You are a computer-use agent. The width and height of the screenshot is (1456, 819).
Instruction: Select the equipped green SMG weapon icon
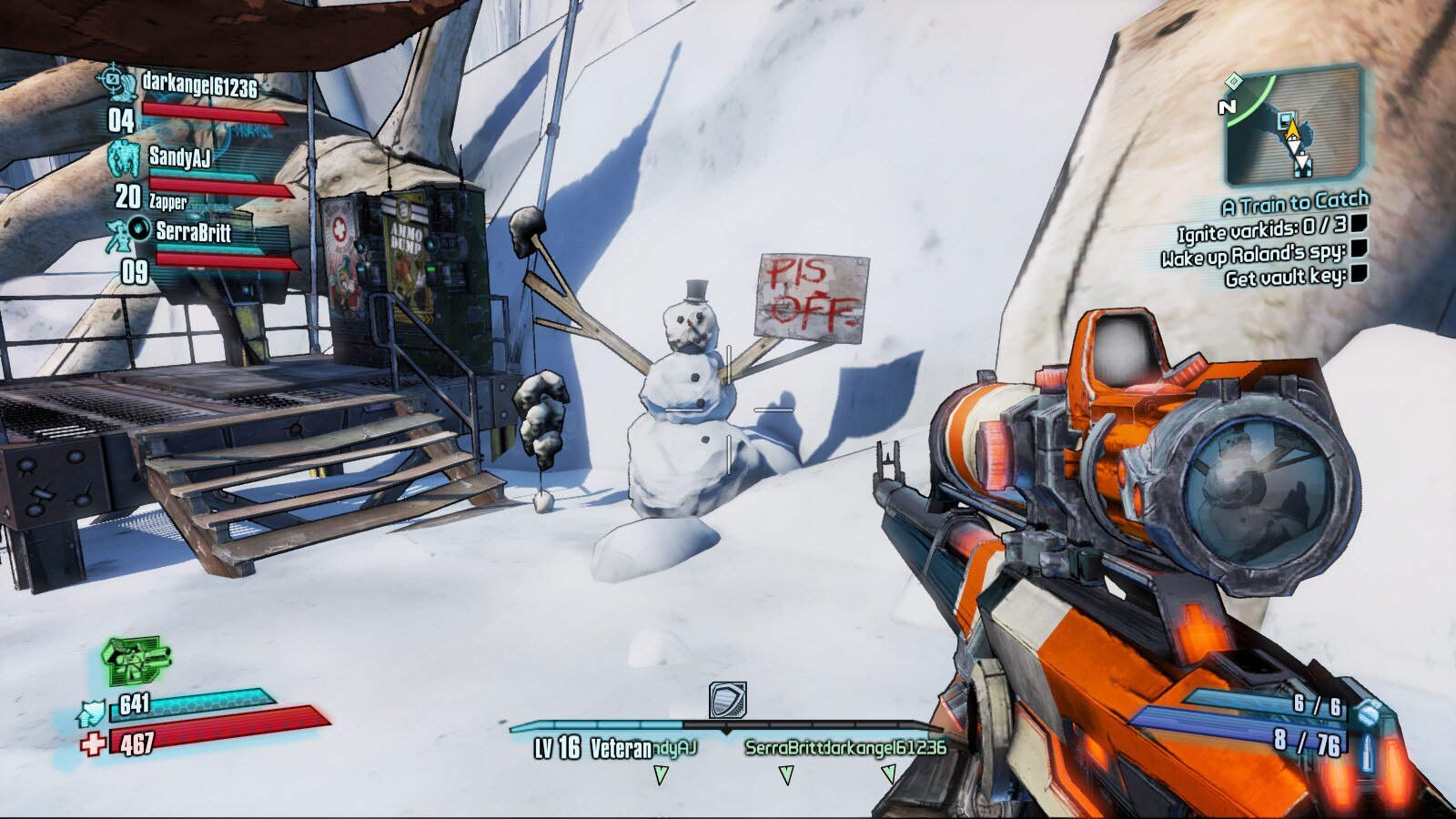(135, 660)
